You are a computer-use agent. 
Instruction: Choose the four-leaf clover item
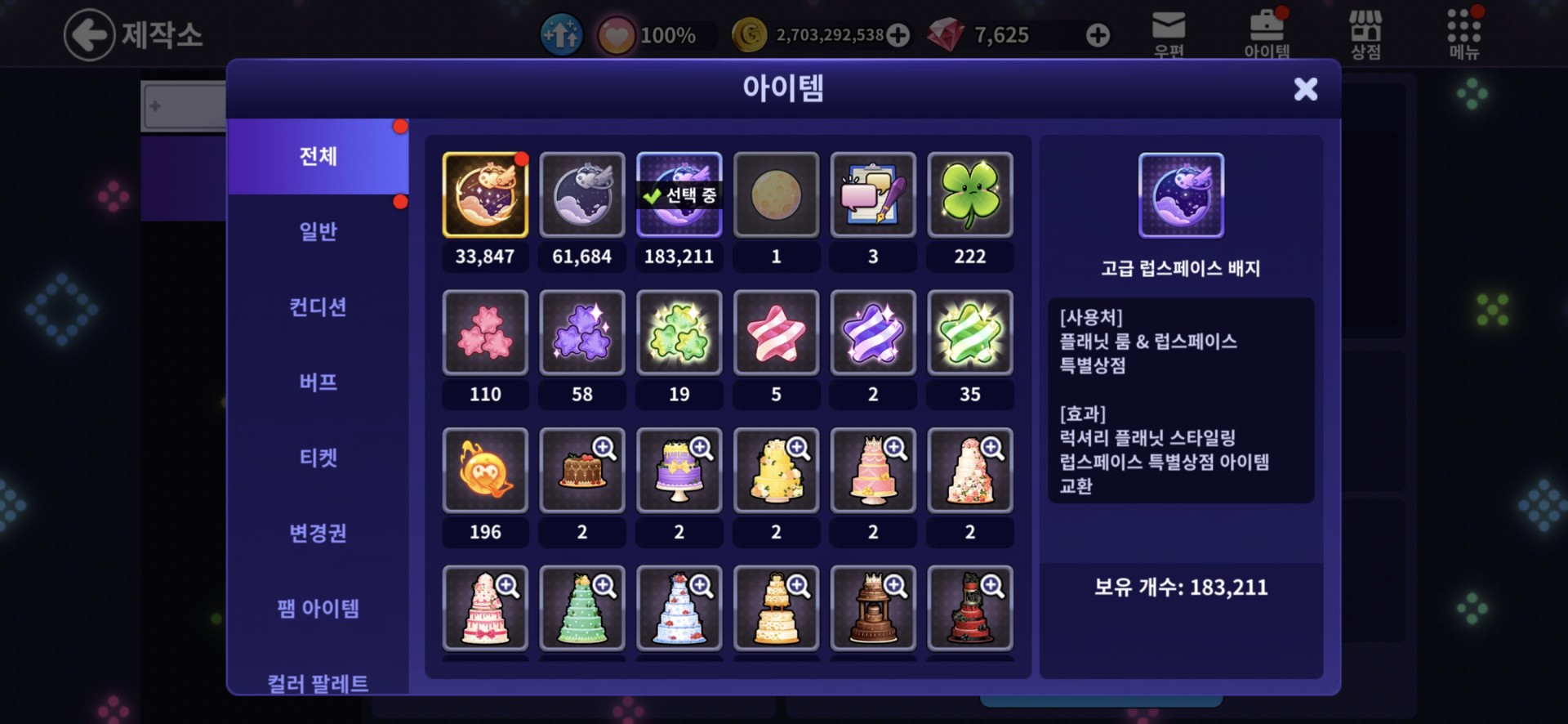coord(969,195)
